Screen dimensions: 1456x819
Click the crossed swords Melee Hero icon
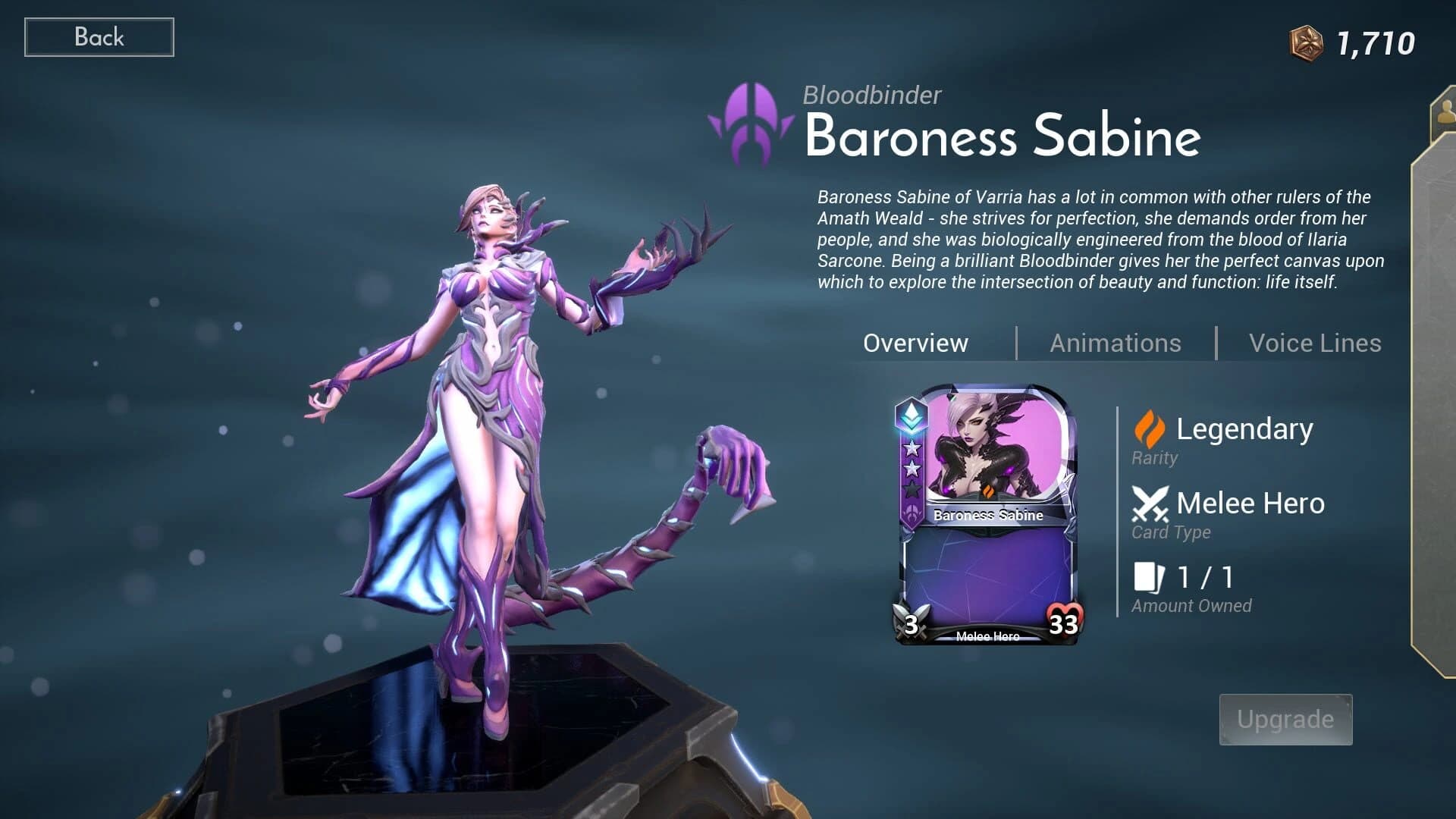coord(1150,503)
